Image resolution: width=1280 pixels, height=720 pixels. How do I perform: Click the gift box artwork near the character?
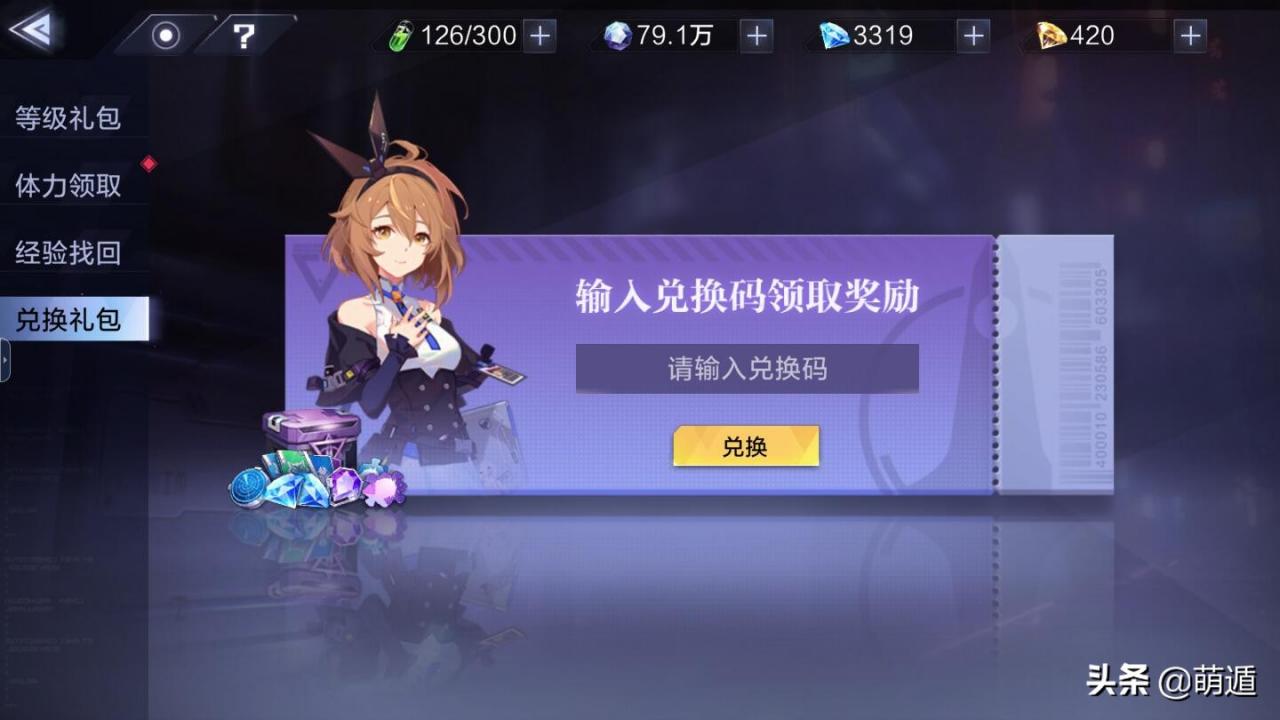pos(310,430)
